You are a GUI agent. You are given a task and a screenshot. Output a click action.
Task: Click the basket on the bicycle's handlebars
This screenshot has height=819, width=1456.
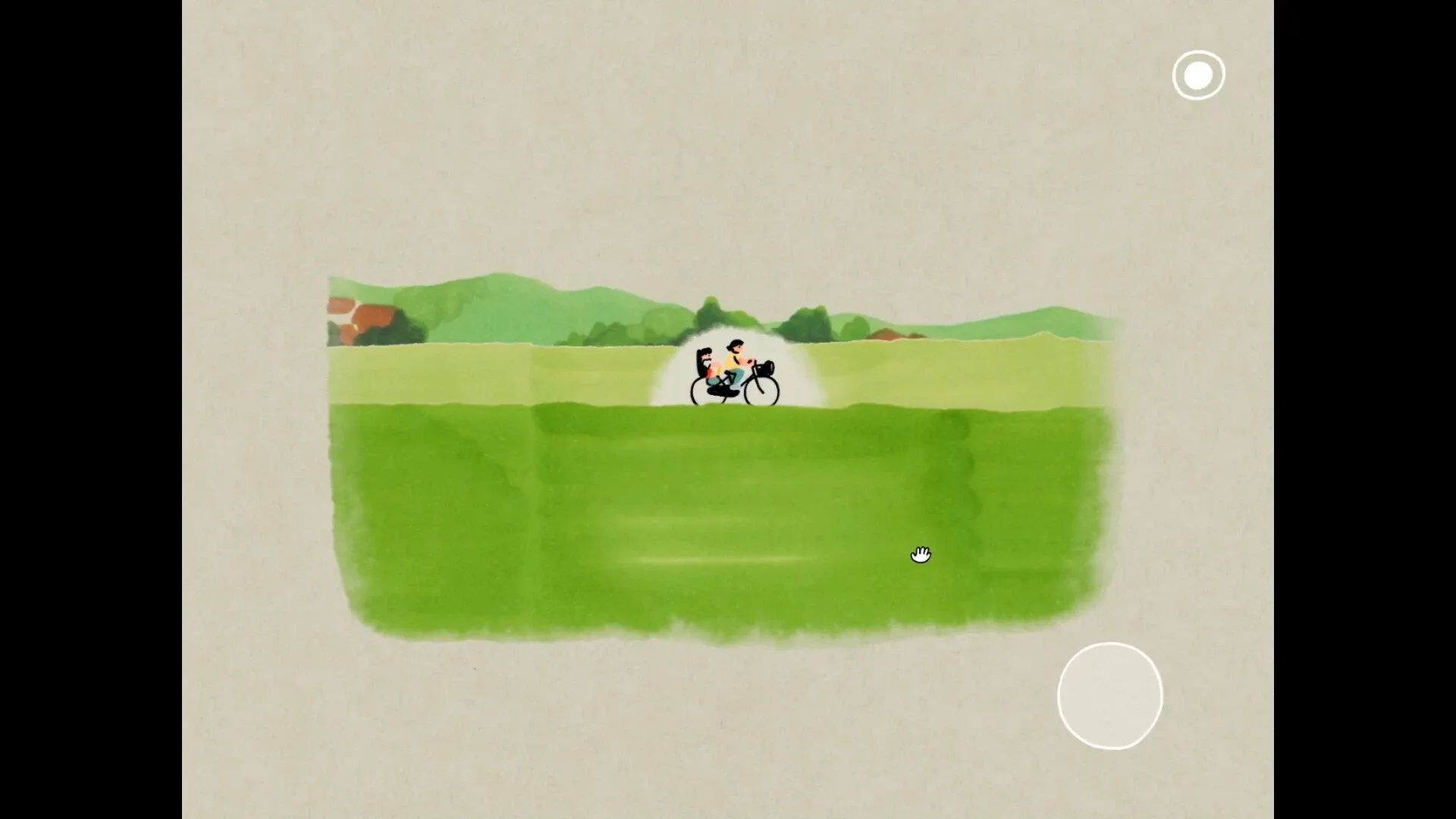pos(766,369)
